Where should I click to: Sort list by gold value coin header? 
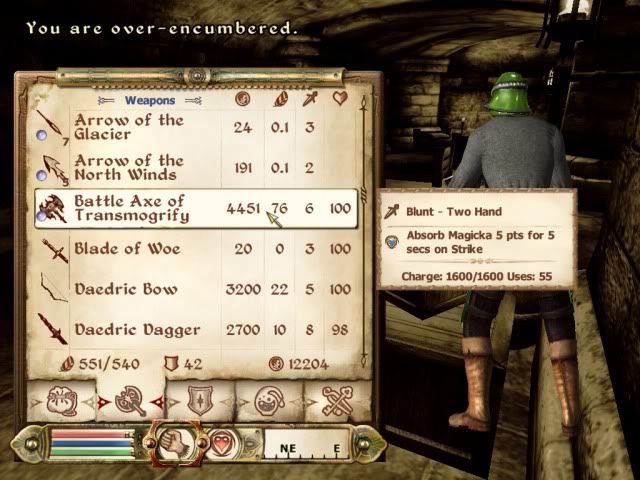click(241, 99)
